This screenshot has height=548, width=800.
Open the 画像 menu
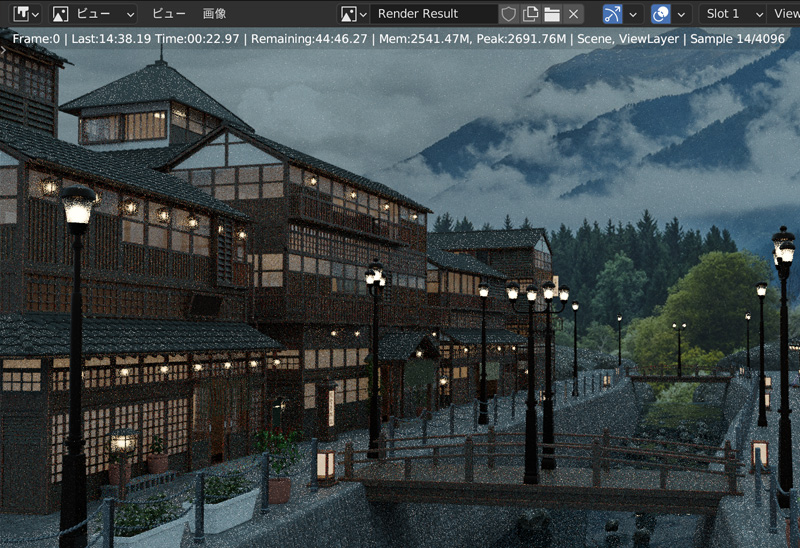[214, 14]
